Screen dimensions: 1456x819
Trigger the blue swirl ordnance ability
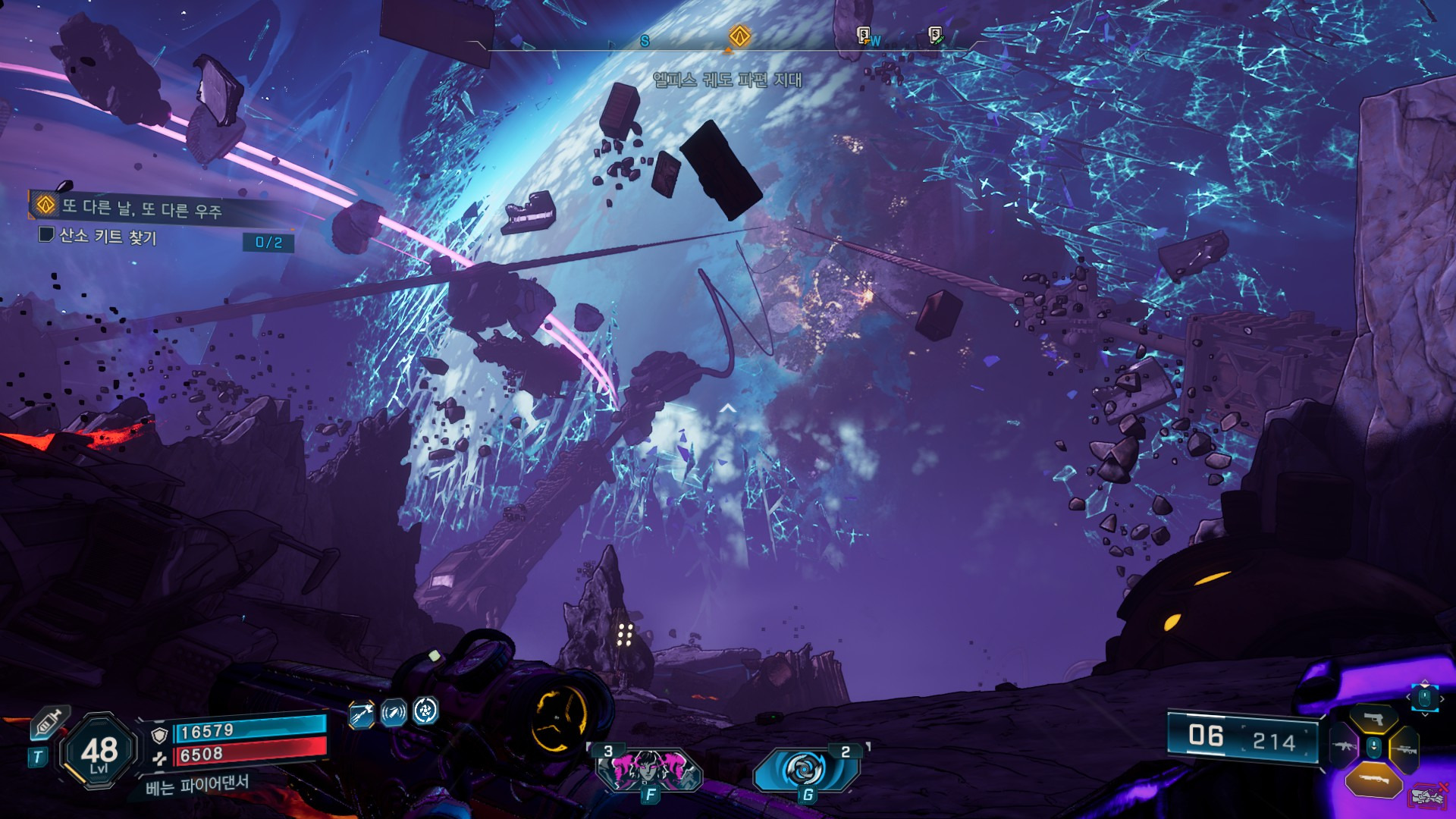(x=805, y=770)
